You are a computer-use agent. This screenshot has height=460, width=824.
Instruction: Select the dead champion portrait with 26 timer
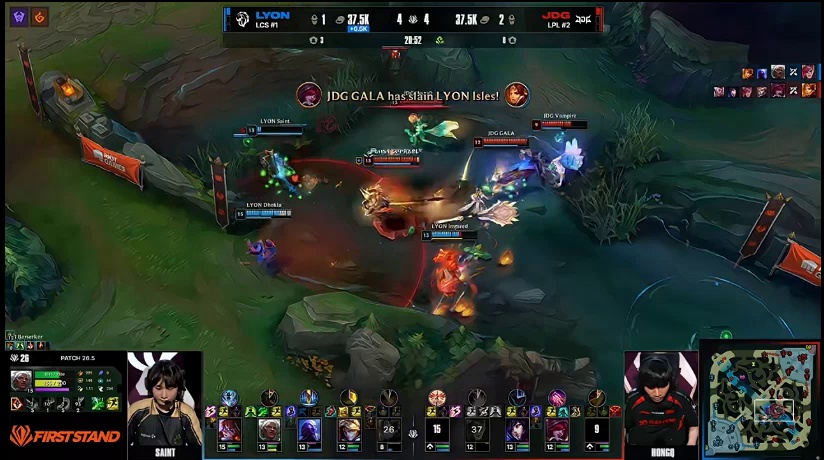[390, 429]
